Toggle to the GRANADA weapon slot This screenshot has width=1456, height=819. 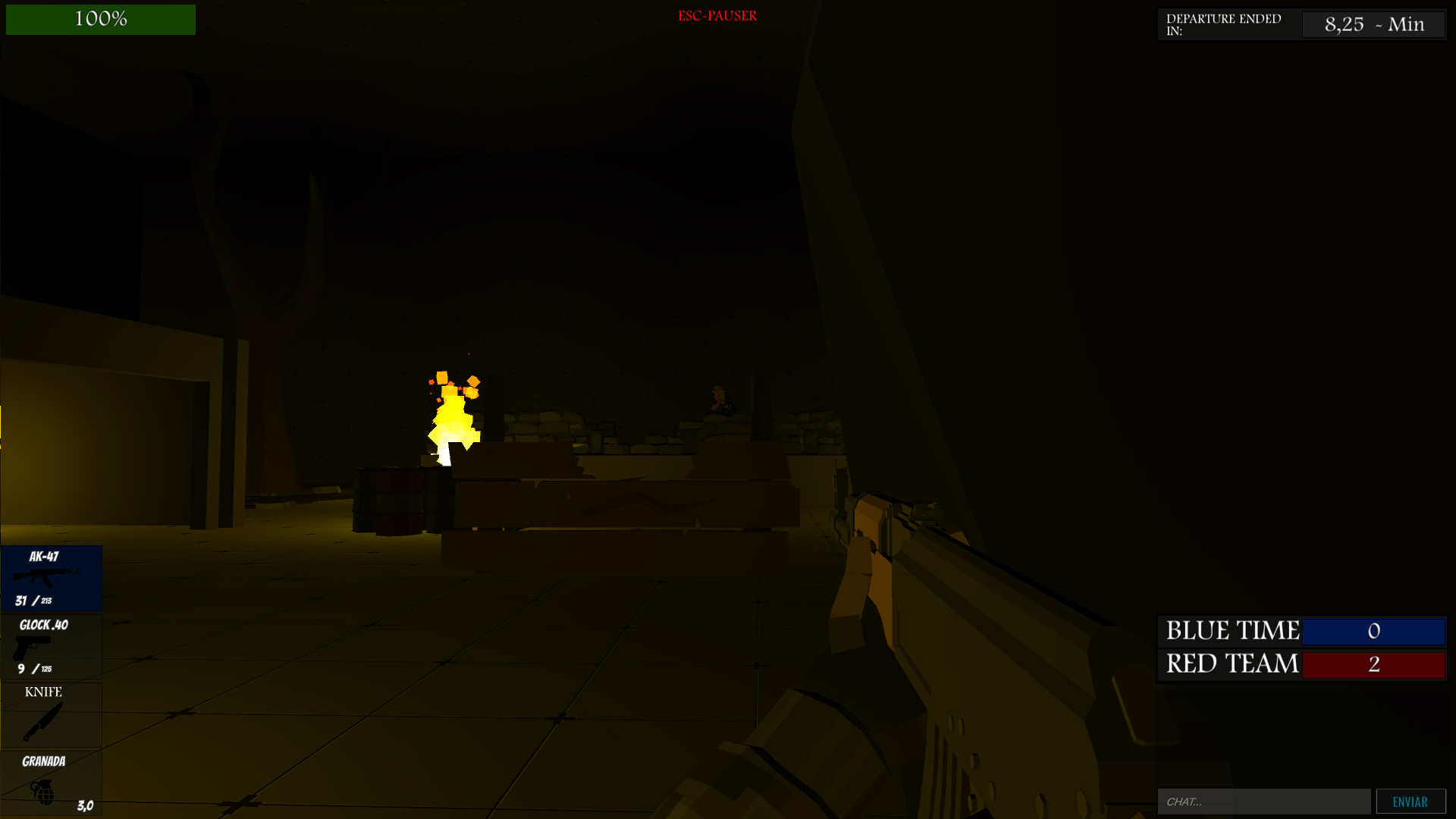point(51,781)
